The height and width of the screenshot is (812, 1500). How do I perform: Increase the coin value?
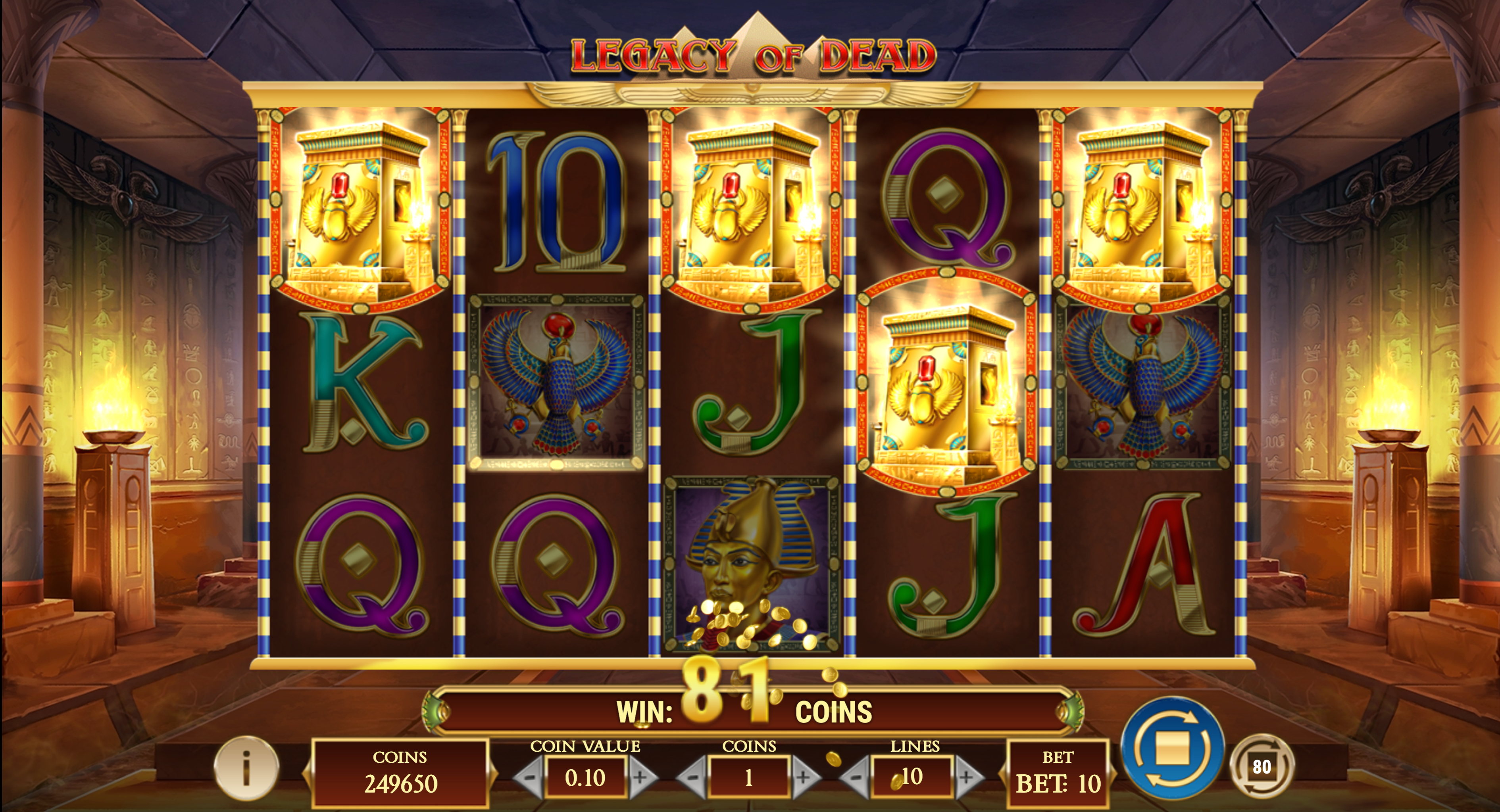point(641,777)
